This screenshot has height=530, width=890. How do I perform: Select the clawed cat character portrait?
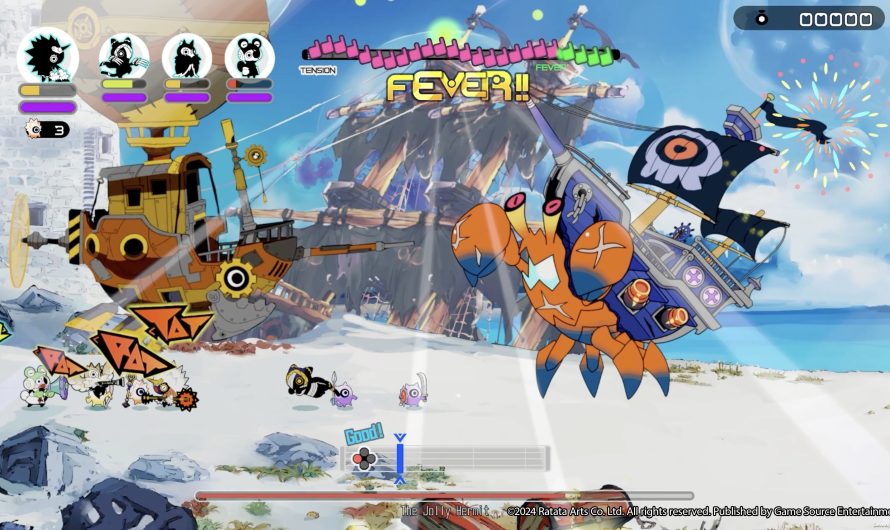[123, 56]
